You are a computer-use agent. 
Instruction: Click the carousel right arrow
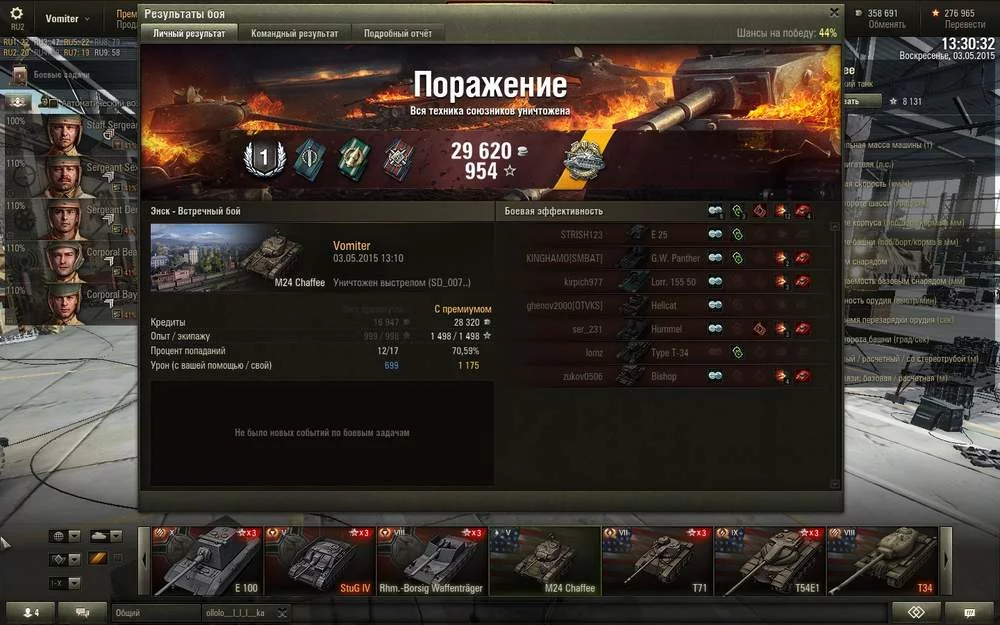(947, 561)
